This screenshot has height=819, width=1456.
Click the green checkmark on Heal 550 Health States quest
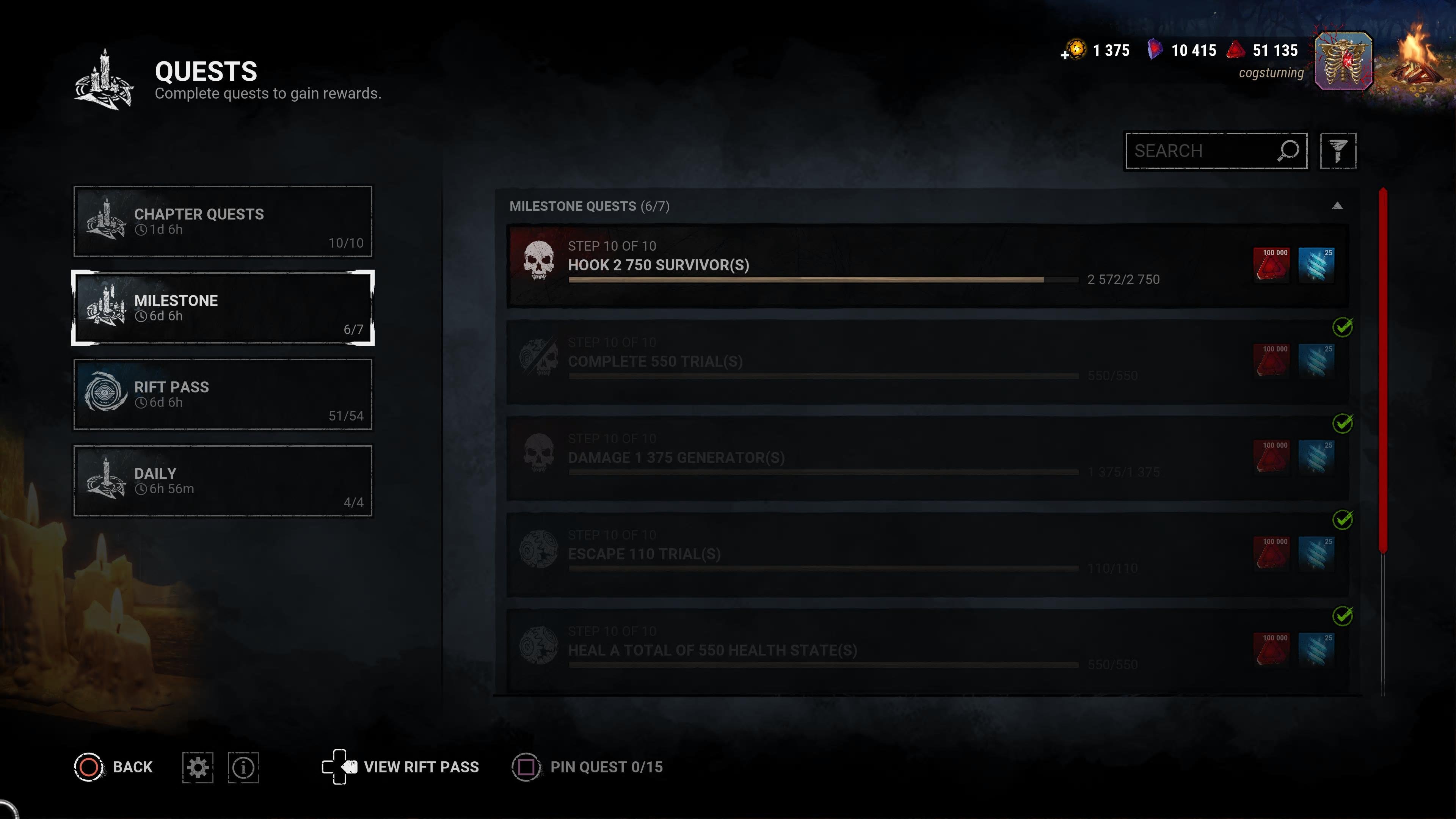pos(1342,616)
